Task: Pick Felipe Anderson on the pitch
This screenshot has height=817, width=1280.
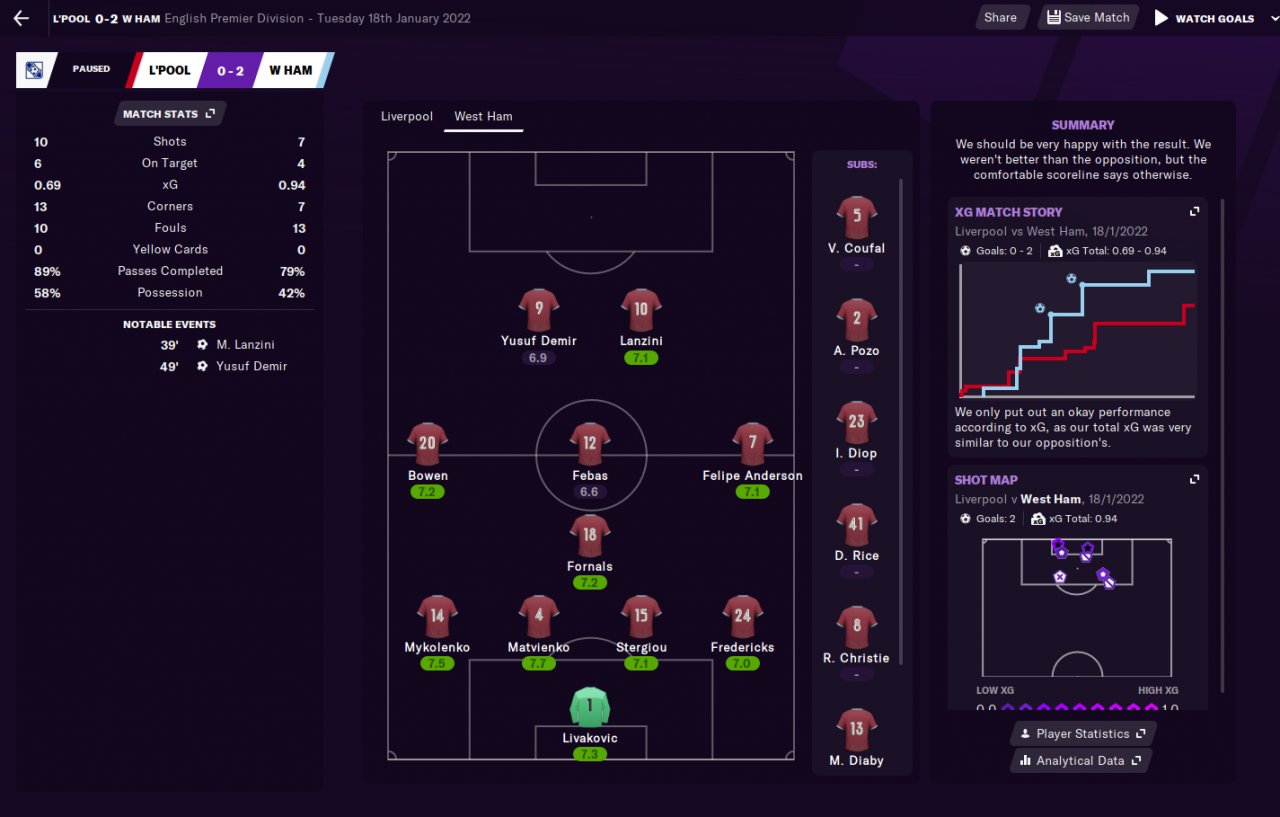Action: tap(752, 445)
